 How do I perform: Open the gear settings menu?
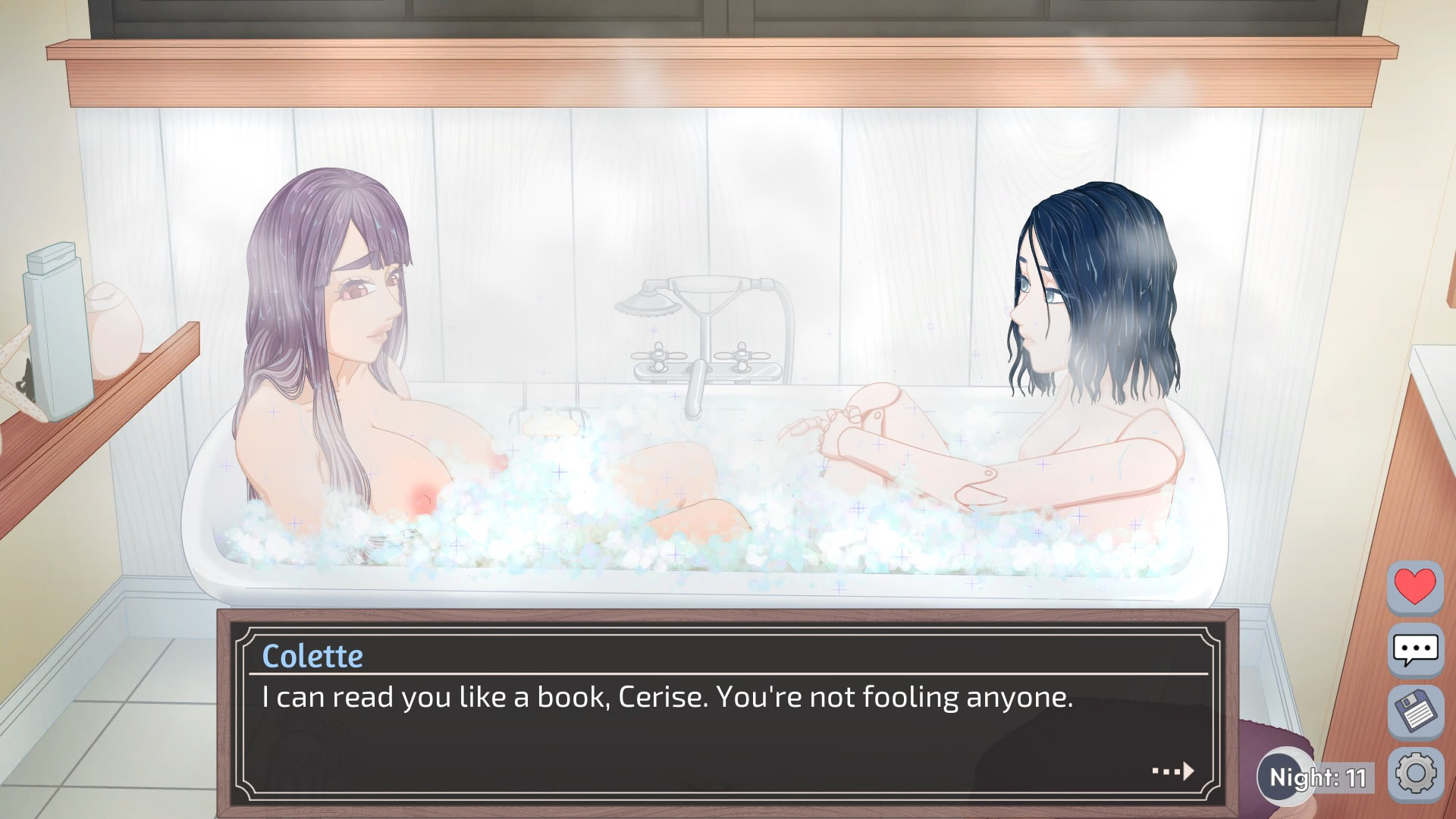pos(1415,774)
